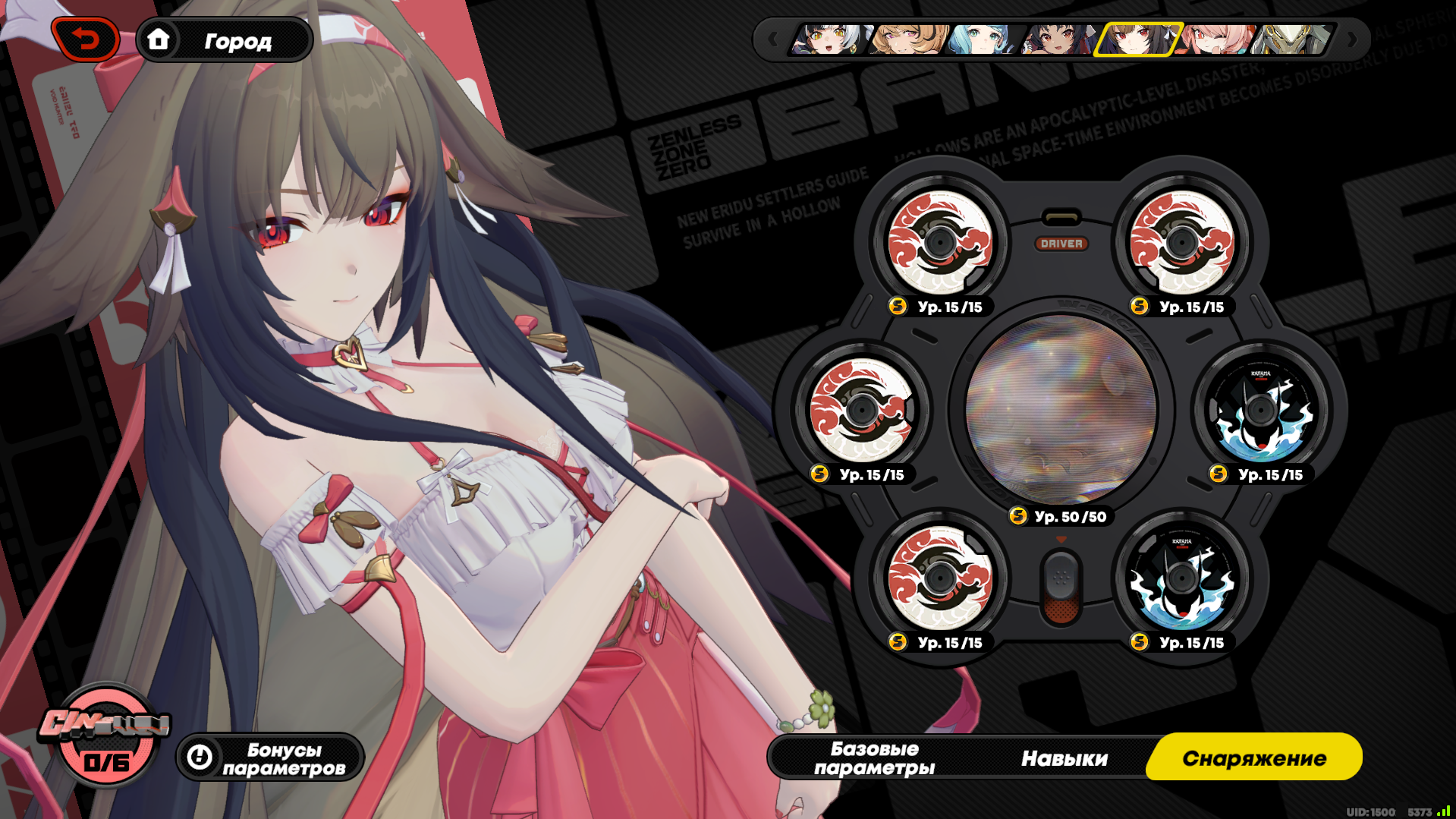Open the central W-Engine slot
Viewport: 1456px width, 819px height.
(1061, 410)
